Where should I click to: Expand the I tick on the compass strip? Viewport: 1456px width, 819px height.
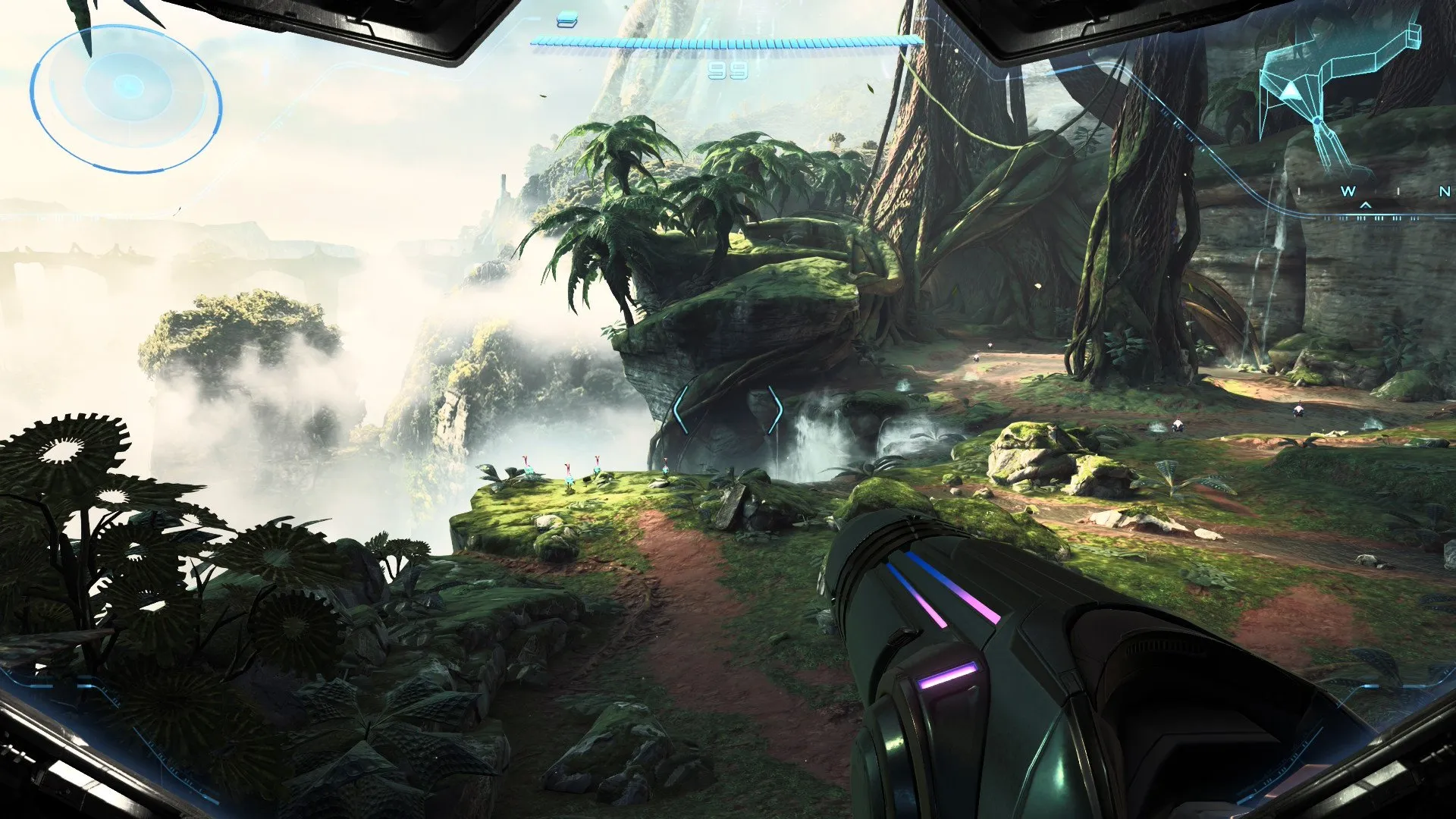click(x=1299, y=190)
